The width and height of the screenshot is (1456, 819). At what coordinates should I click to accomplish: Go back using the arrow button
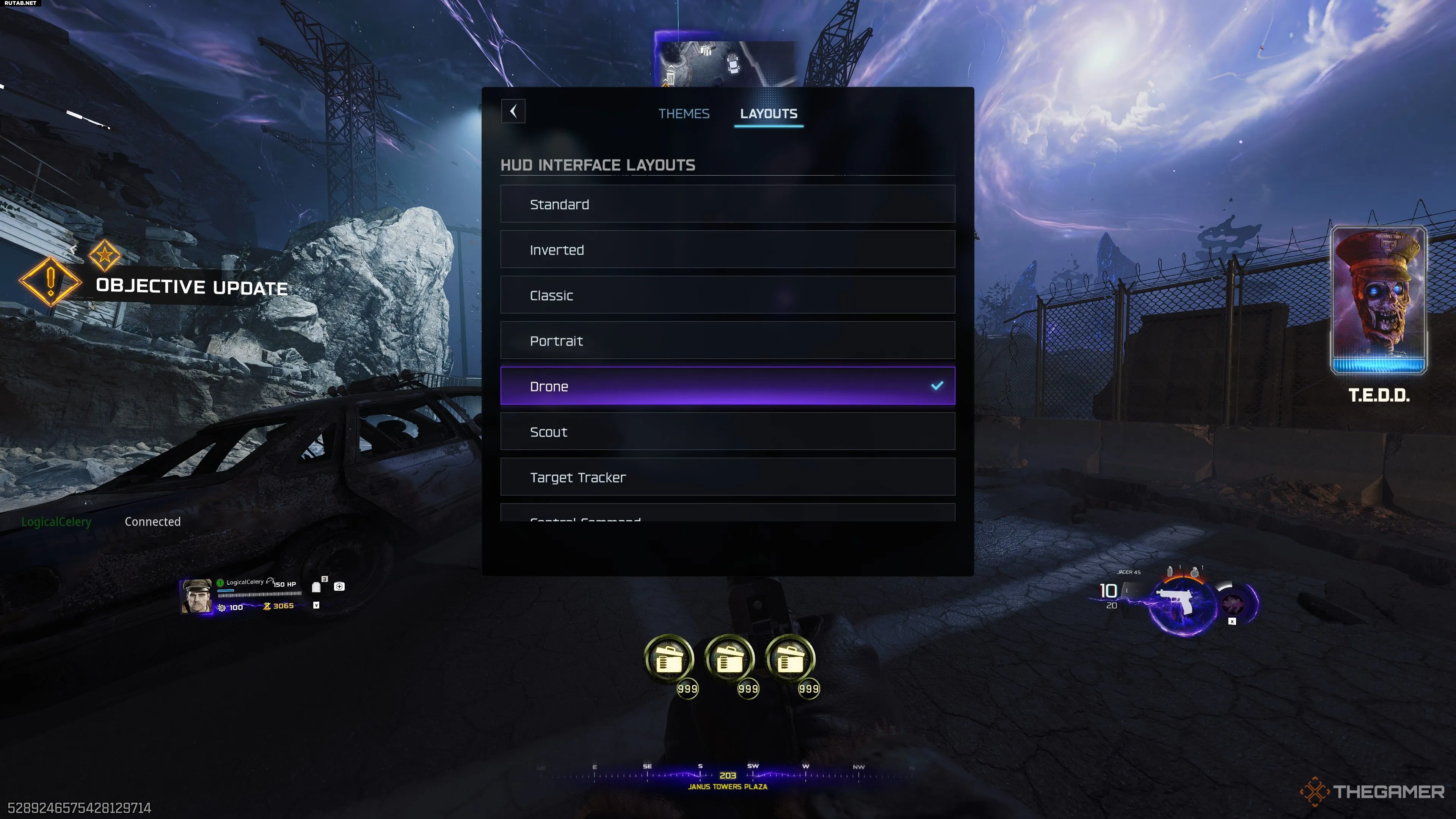(x=513, y=111)
